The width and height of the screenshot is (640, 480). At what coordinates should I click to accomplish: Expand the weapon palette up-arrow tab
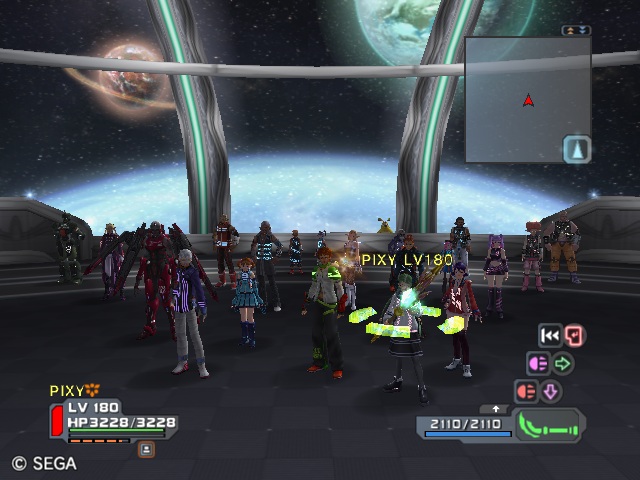pyautogui.click(x=496, y=408)
